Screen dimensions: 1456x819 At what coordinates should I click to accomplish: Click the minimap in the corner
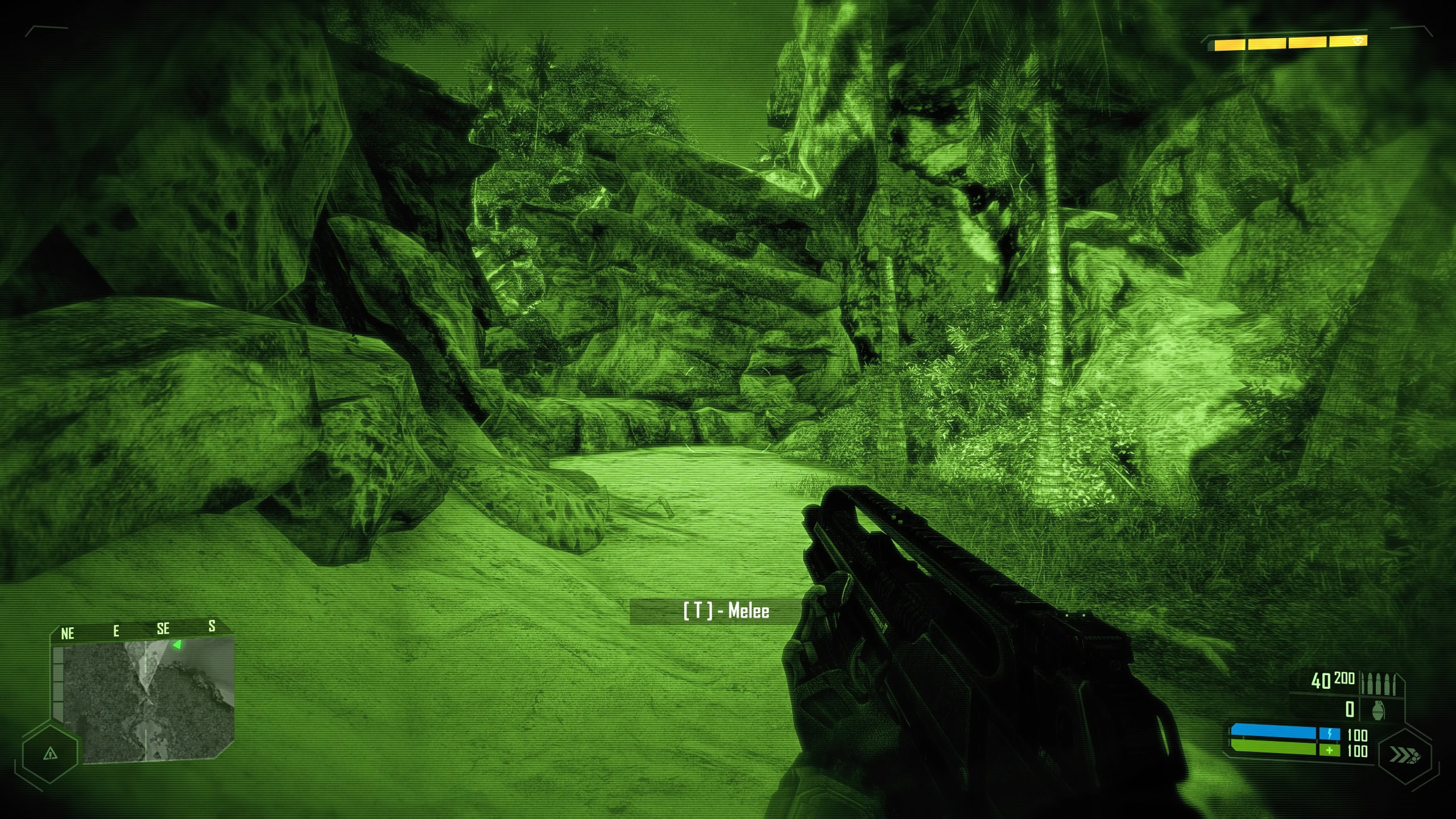(149, 700)
